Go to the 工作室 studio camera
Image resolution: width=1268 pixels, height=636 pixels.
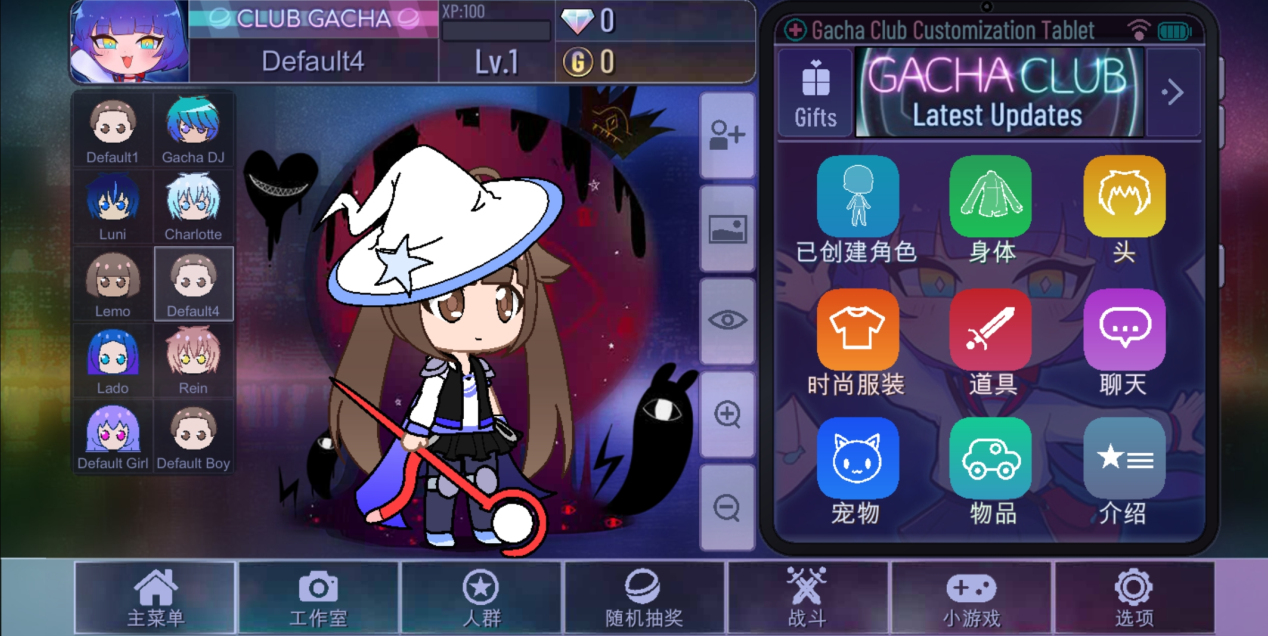pos(318,598)
